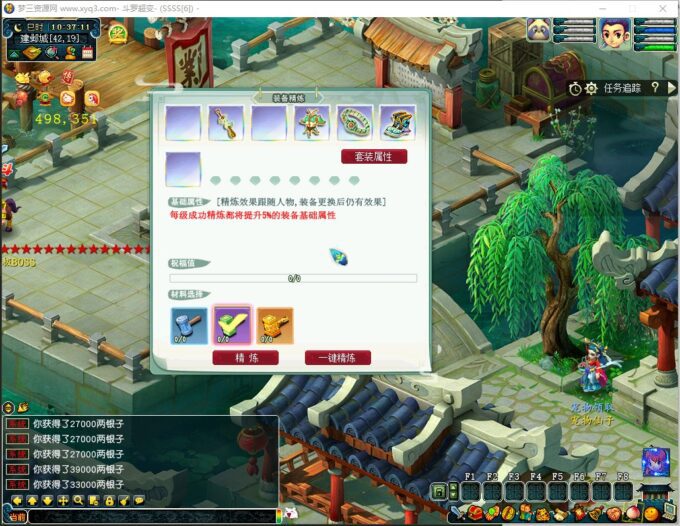Viewport: 680px width, 526px height.
Task: Click the chat lock icon
Action: click(x=110, y=500)
